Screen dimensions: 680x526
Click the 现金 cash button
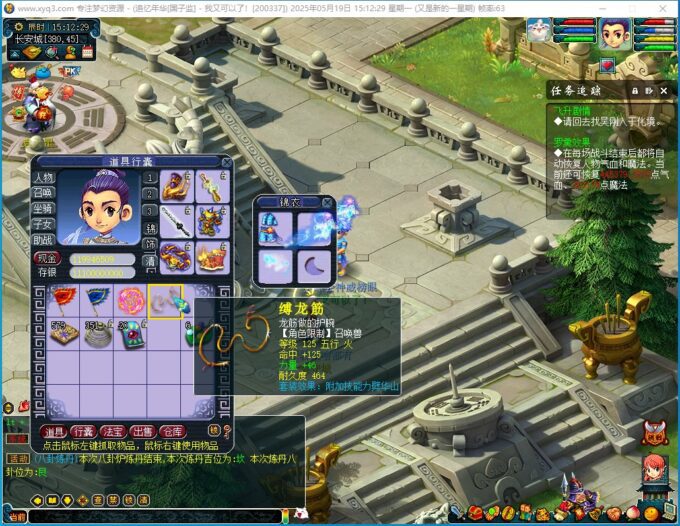point(47,258)
